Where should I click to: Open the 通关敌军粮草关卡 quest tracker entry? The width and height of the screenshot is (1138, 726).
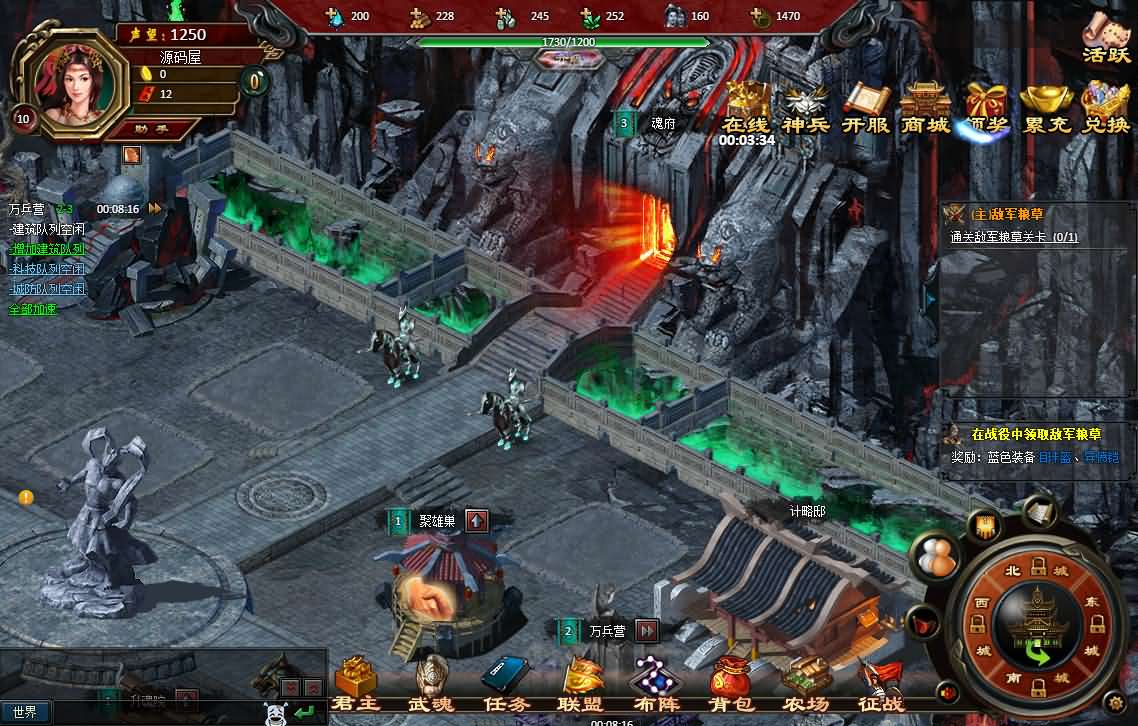click(x=1014, y=237)
